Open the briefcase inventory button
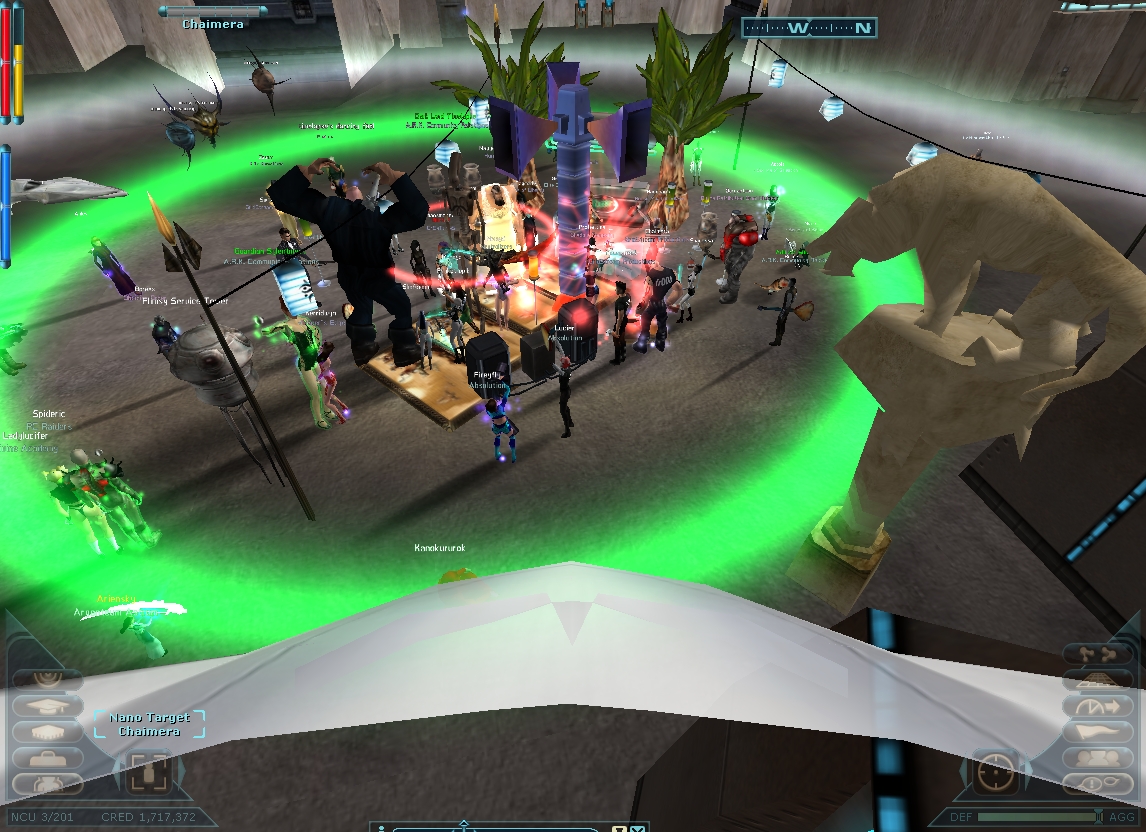Viewport: 1146px width, 832px height. click(47, 758)
